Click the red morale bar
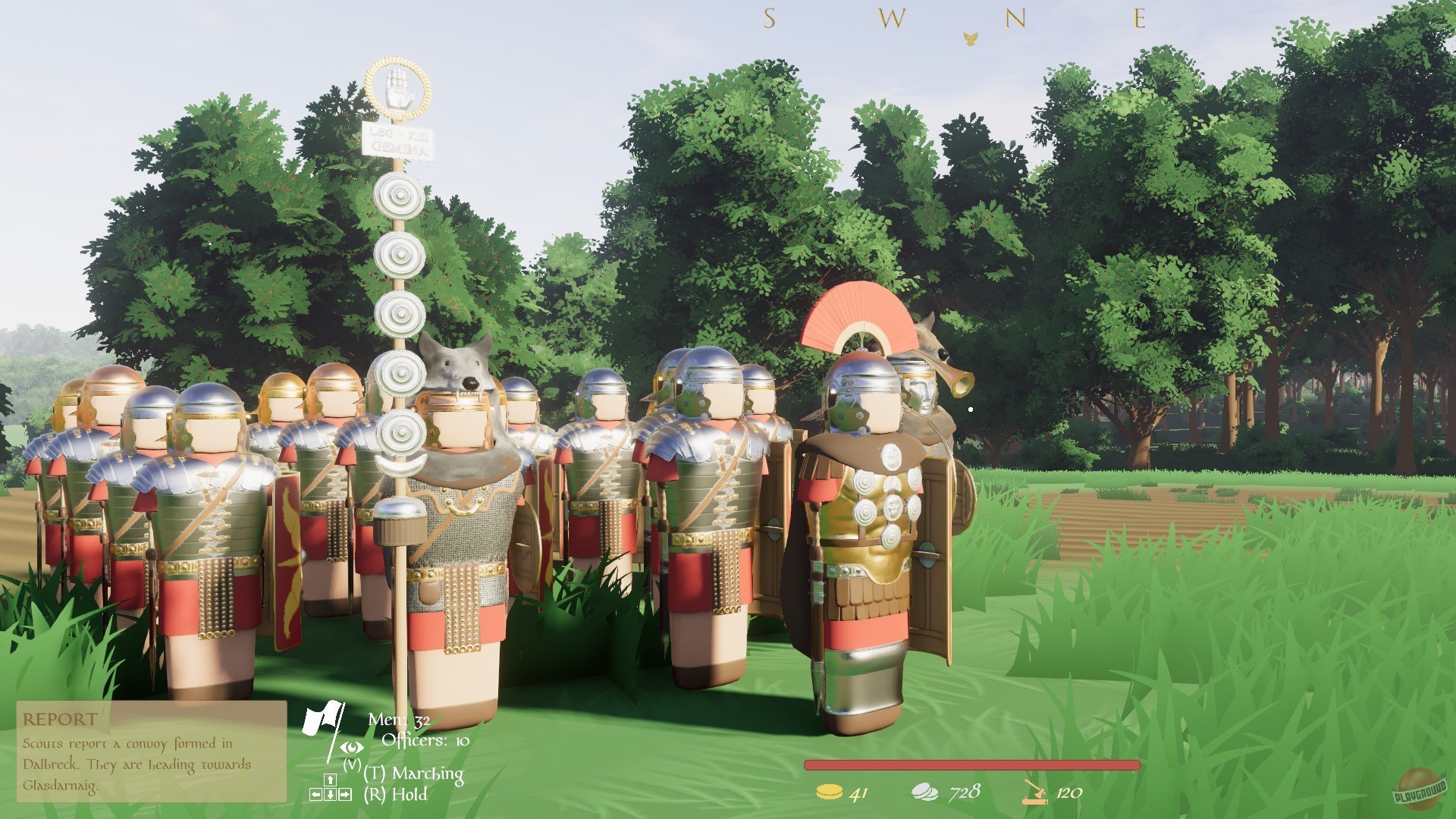Viewport: 1456px width, 819px height. pyautogui.click(x=971, y=765)
